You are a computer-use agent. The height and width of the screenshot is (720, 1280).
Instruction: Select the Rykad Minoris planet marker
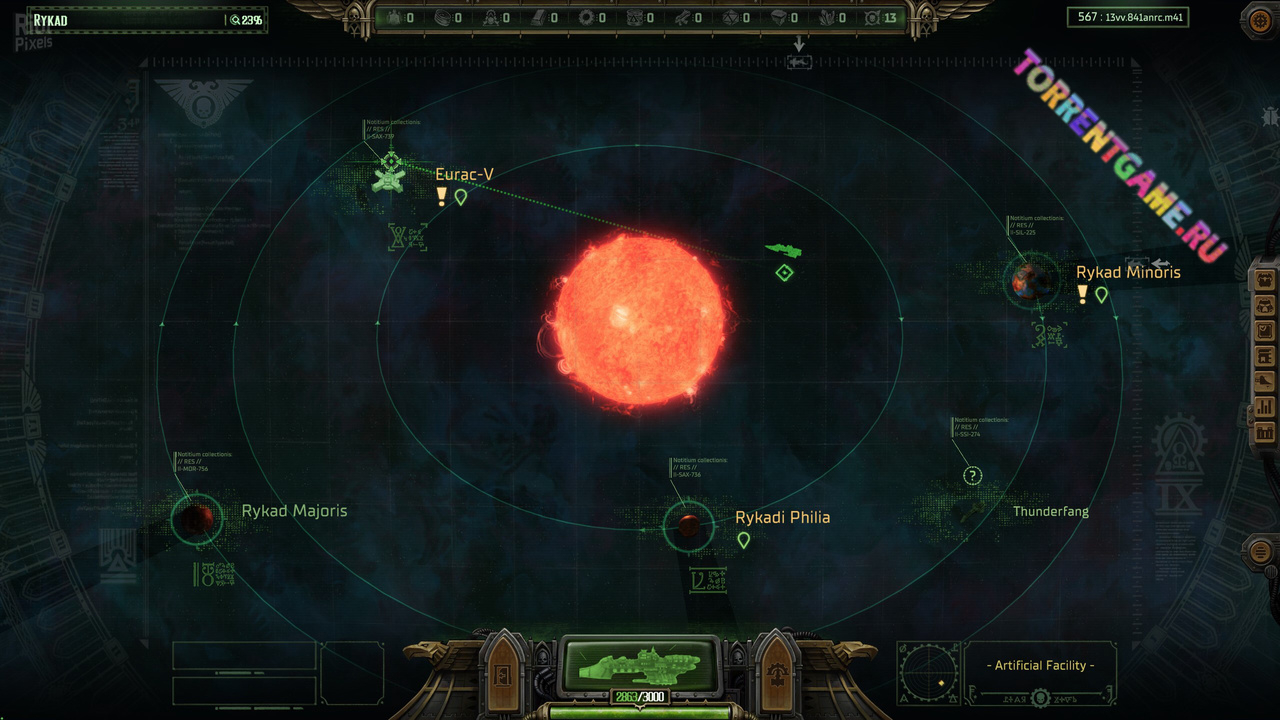[1031, 281]
